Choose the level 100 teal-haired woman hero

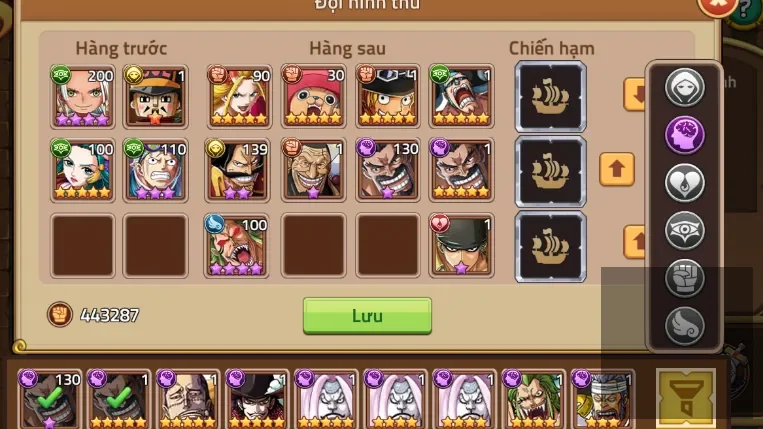83,170
